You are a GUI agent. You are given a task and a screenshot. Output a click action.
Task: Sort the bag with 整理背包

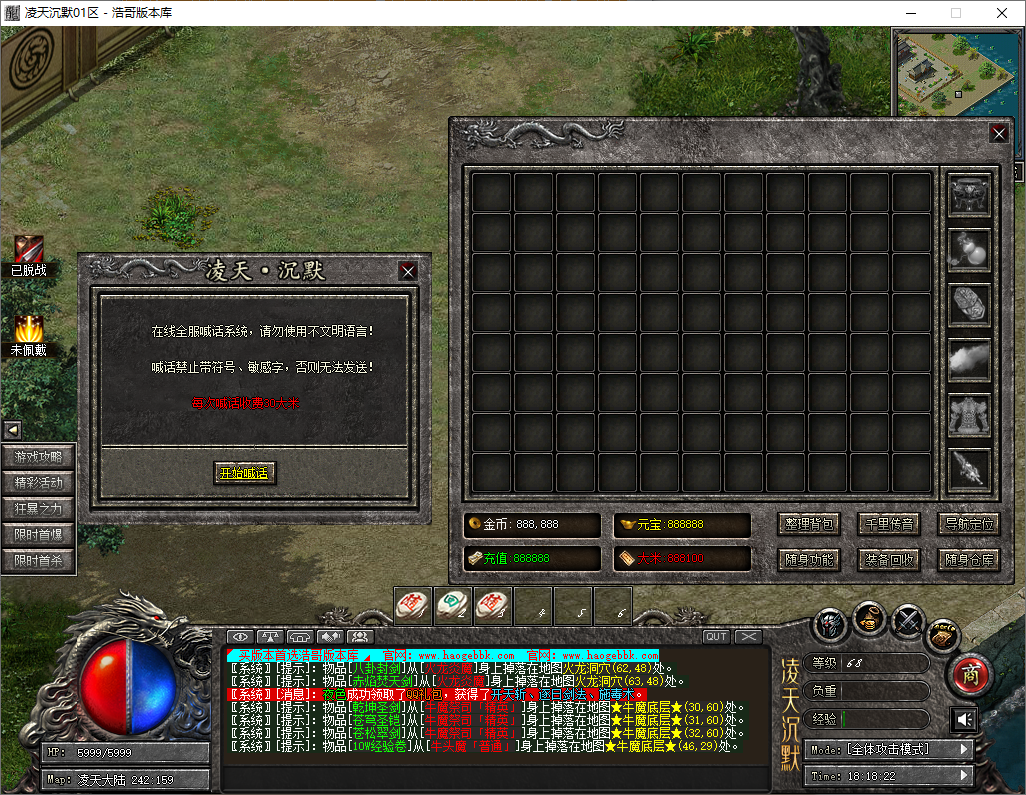(808, 524)
